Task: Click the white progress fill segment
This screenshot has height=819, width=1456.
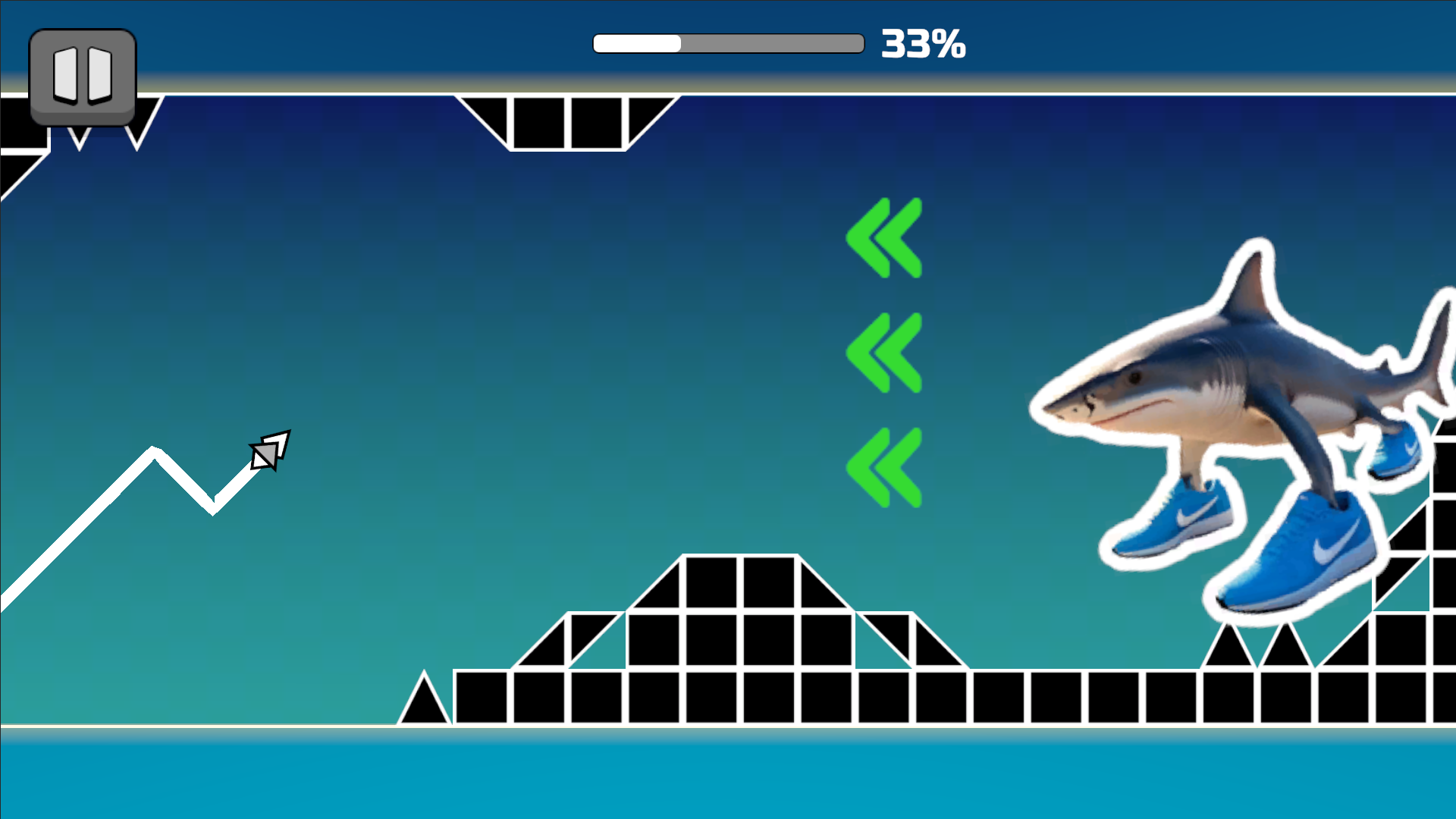Action: click(637, 43)
